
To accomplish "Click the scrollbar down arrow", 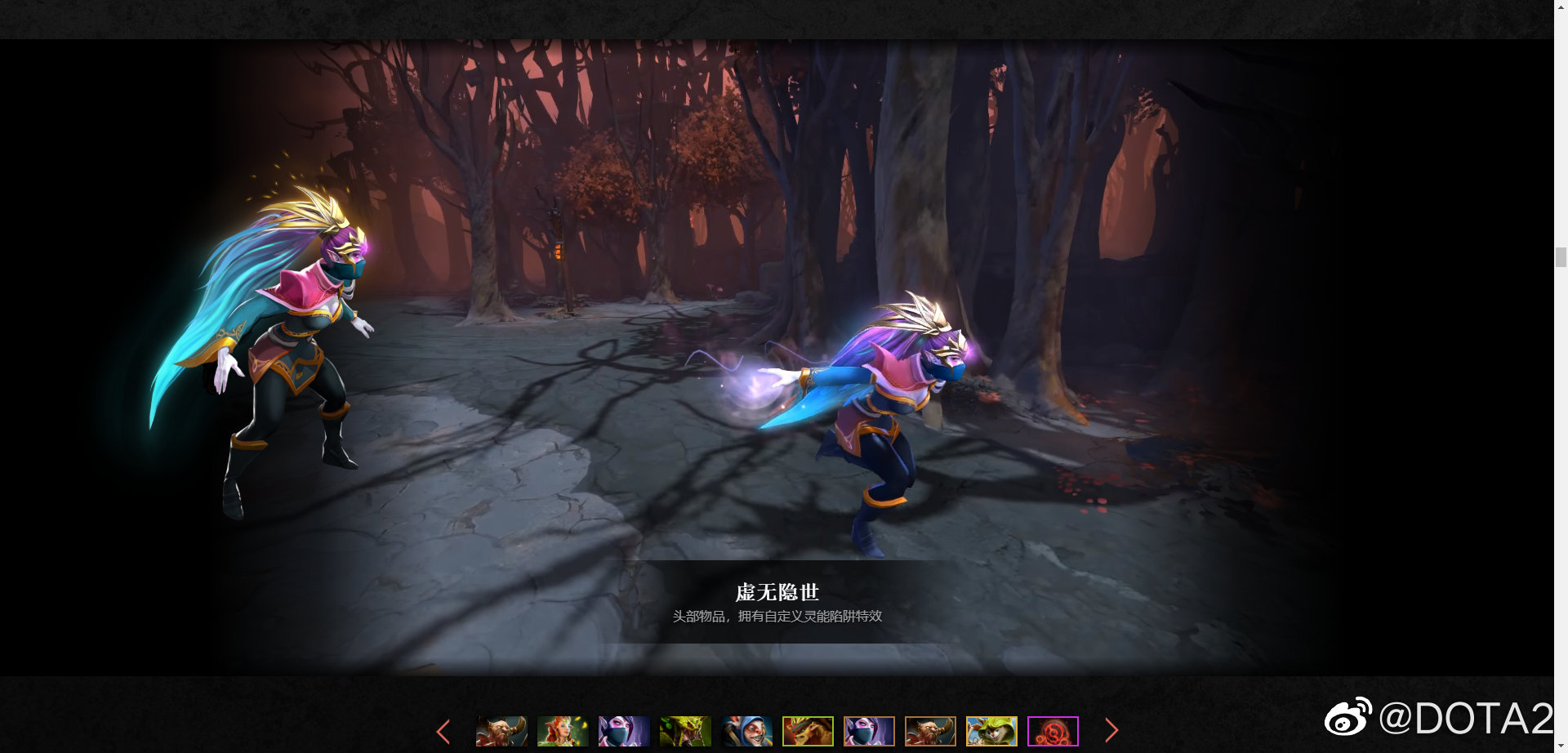I will pyautogui.click(x=1562, y=745).
